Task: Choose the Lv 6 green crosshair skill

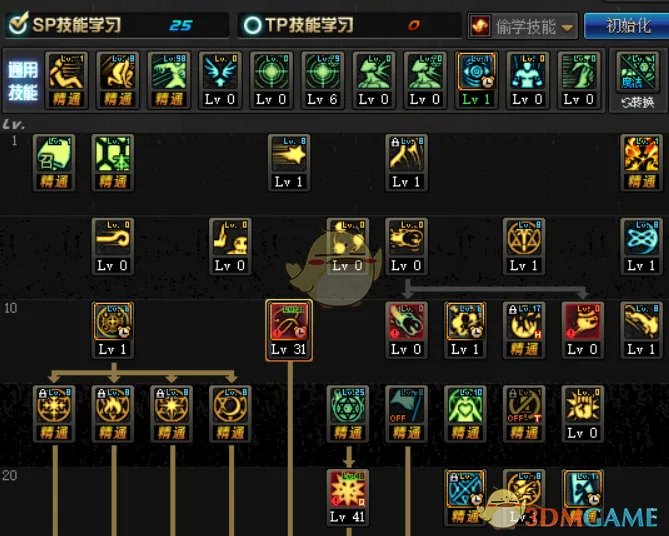Action: [x=322, y=73]
